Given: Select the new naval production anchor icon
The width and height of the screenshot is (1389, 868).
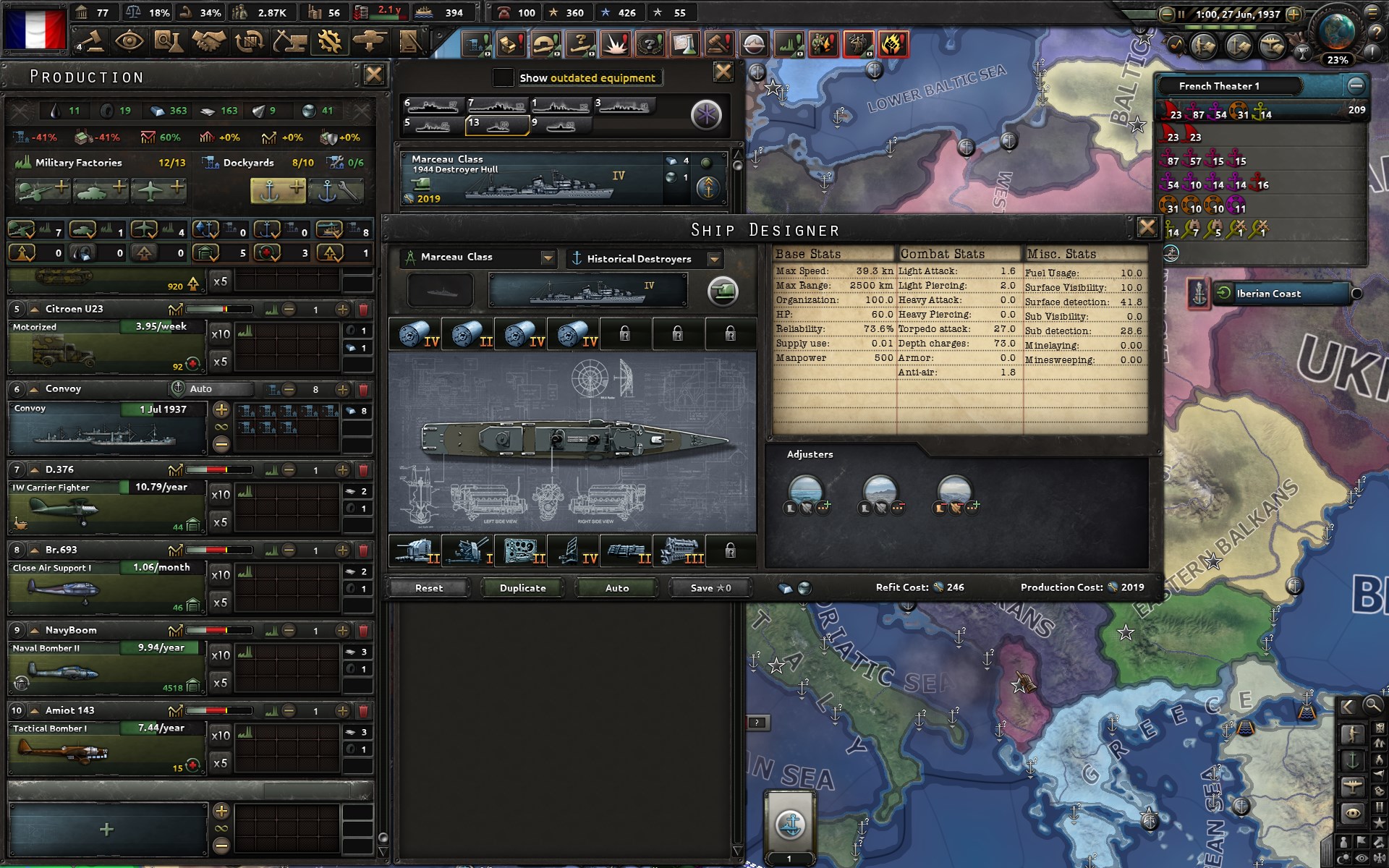Looking at the screenshot, I should click(277, 190).
